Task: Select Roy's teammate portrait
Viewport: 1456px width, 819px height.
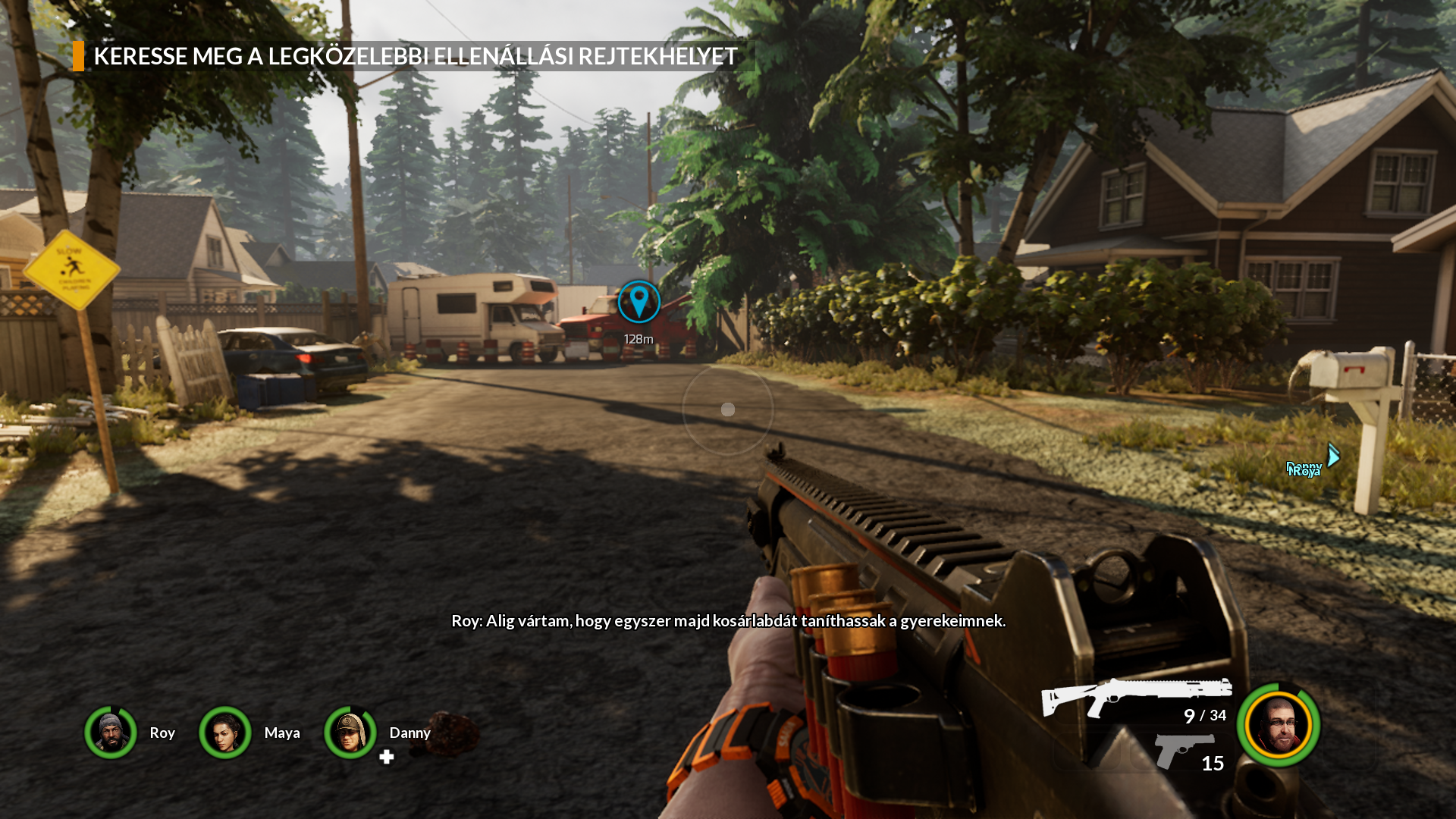Action: click(111, 733)
